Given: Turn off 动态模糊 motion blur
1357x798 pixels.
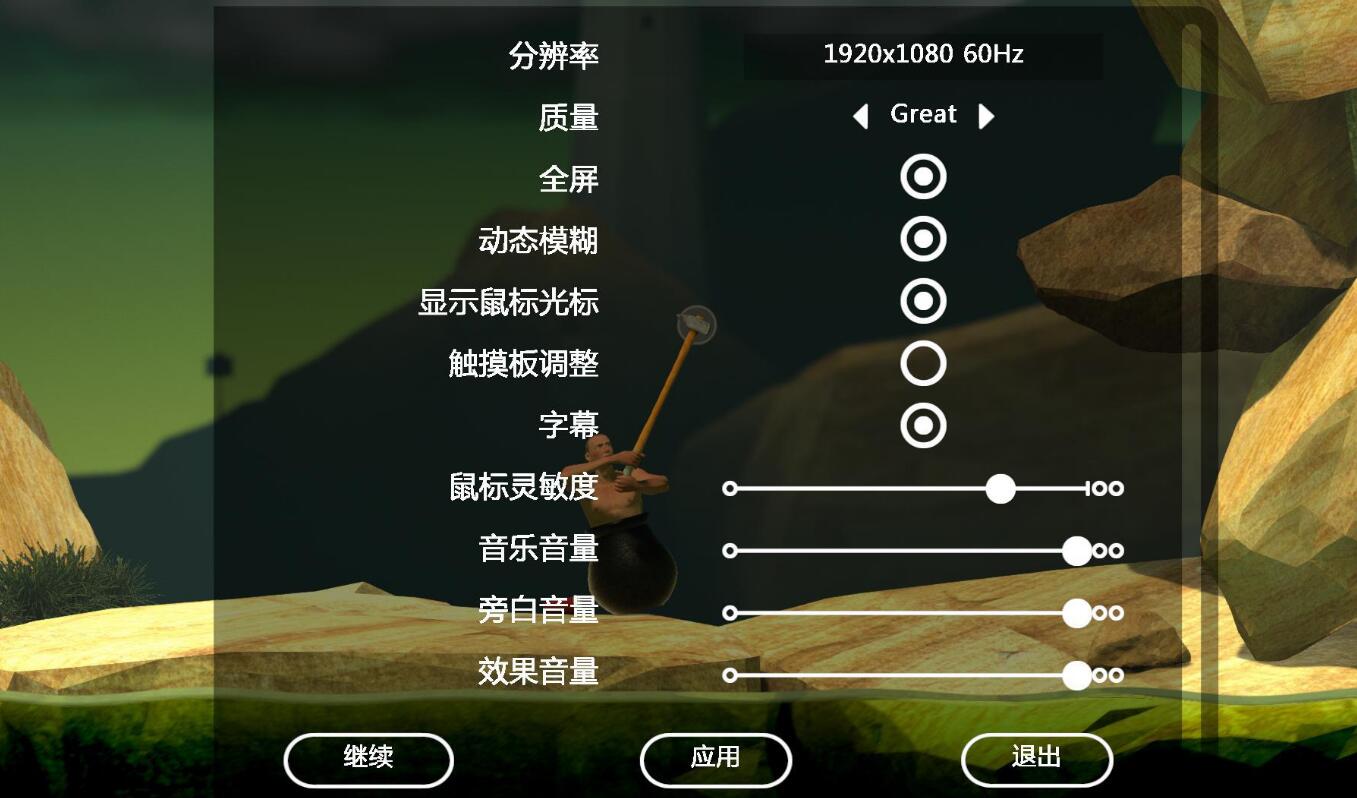Looking at the screenshot, I should [921, 238].
